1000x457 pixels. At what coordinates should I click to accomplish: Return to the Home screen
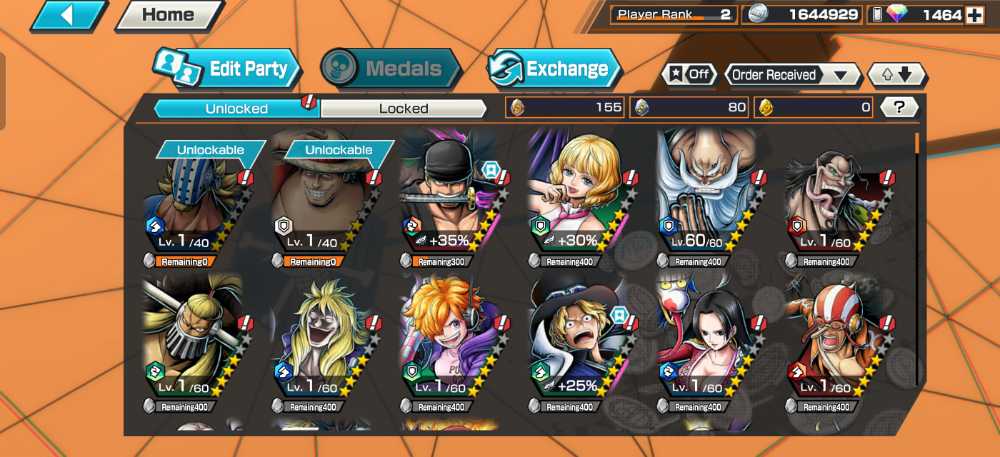[167, 15]
